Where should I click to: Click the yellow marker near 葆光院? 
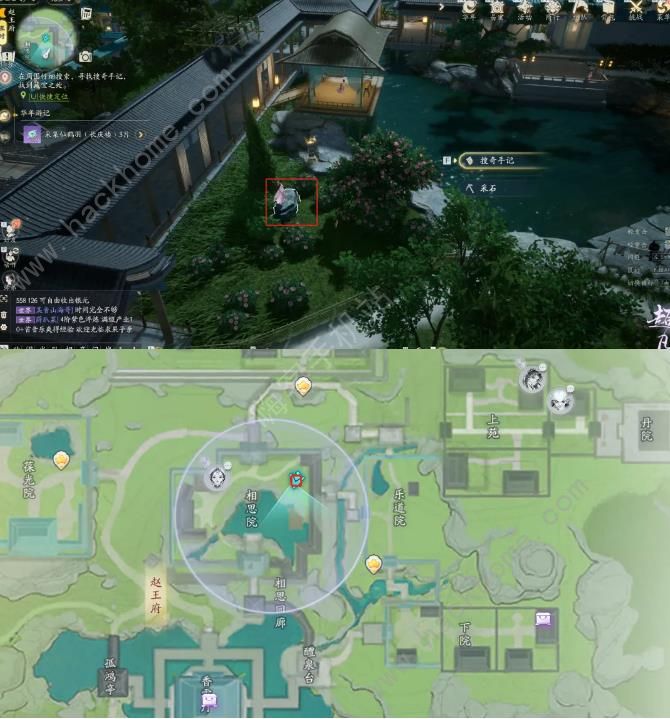[x=63, y=460]
